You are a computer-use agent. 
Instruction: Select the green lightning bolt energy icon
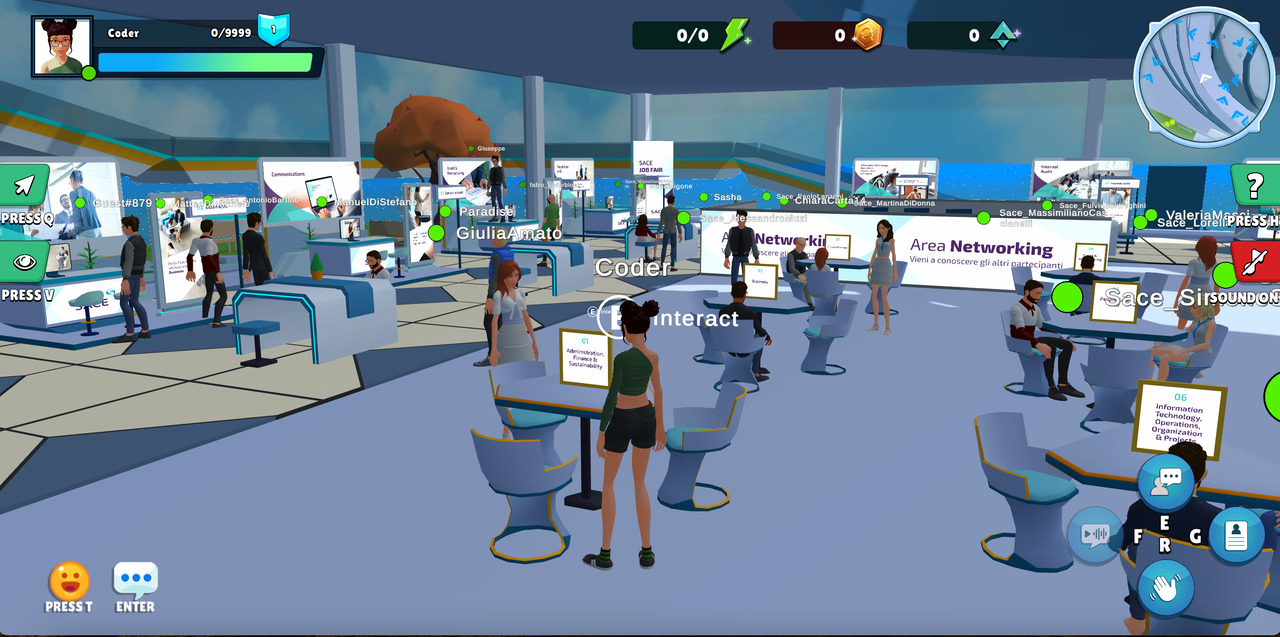point(735,35)
